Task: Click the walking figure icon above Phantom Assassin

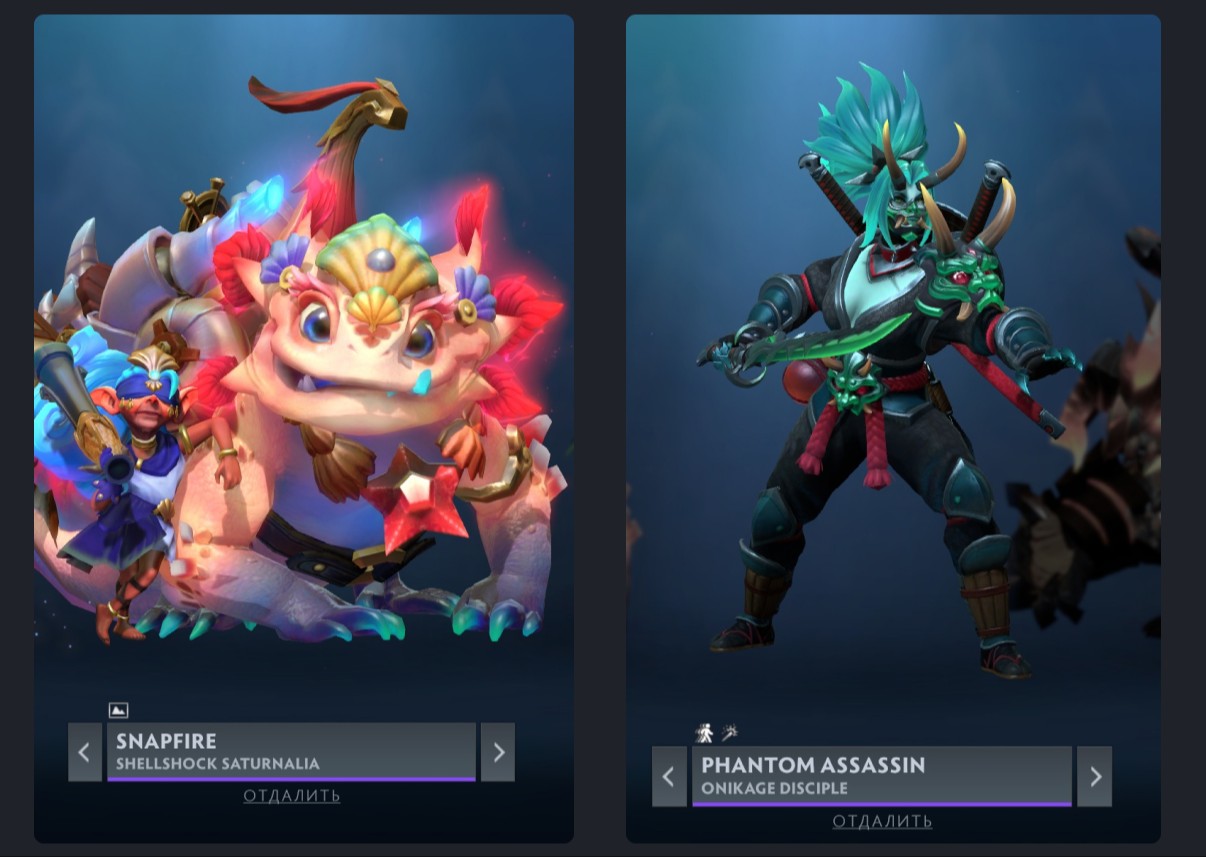Action: click(x=704, y=733)
